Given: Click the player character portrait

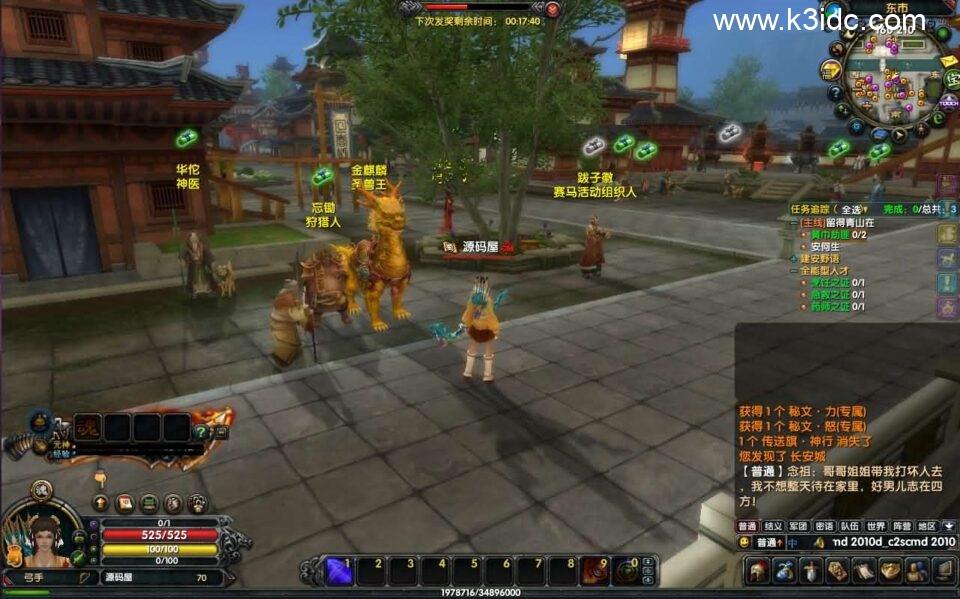Looking at the screenshot, I should pos(42,540).
